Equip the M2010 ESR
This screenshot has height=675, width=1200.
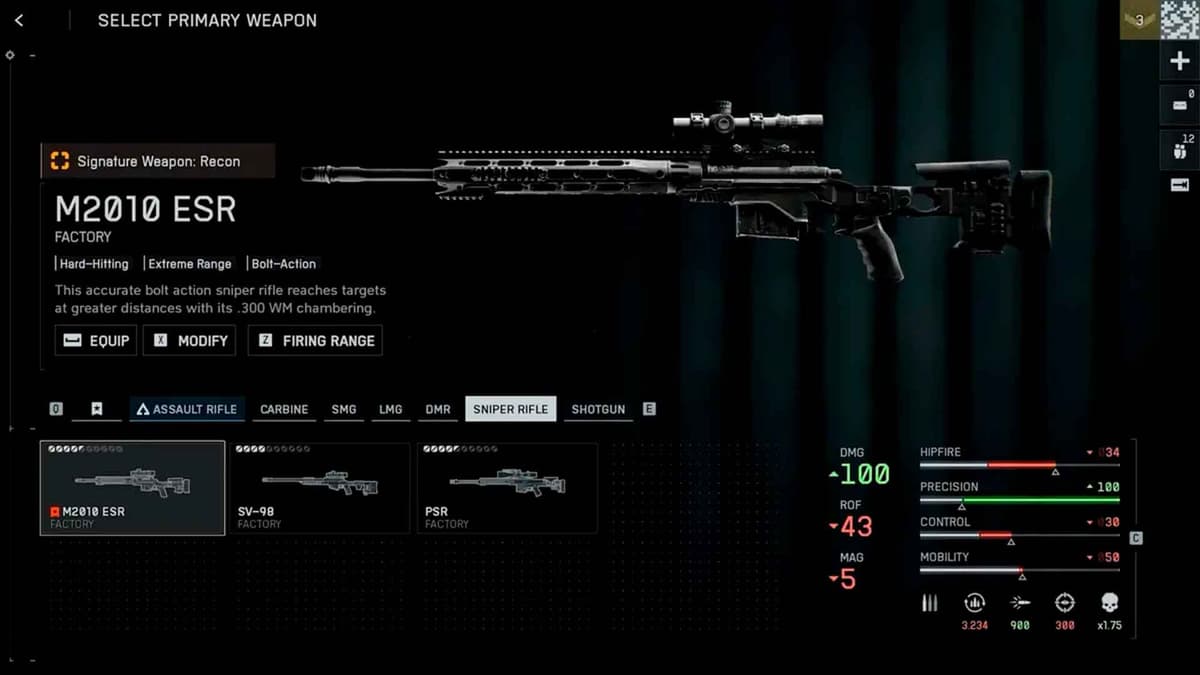pyautogui.click(x=96, y=340)
